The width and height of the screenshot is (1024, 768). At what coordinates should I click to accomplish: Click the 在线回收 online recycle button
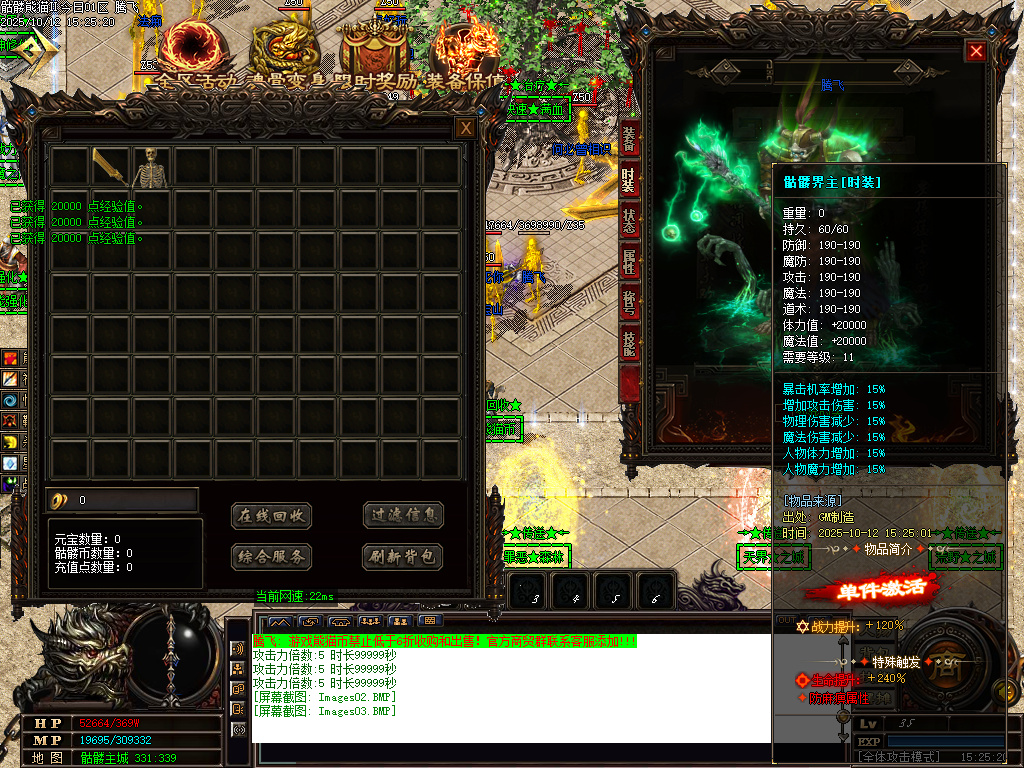coord(271,516)
